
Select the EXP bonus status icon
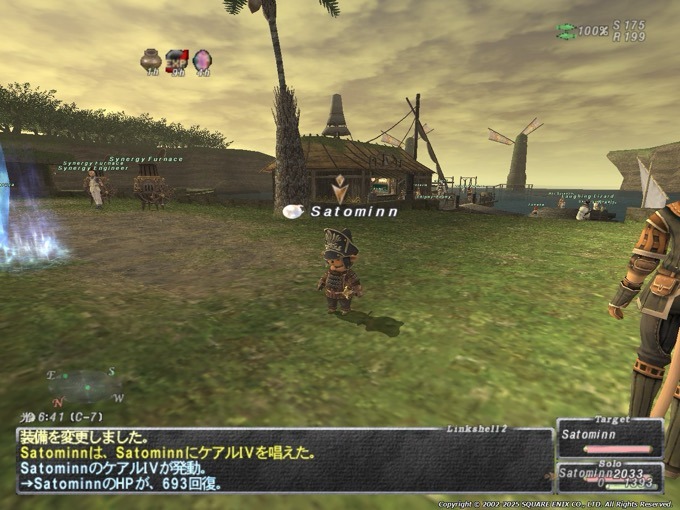coord(177,61)
